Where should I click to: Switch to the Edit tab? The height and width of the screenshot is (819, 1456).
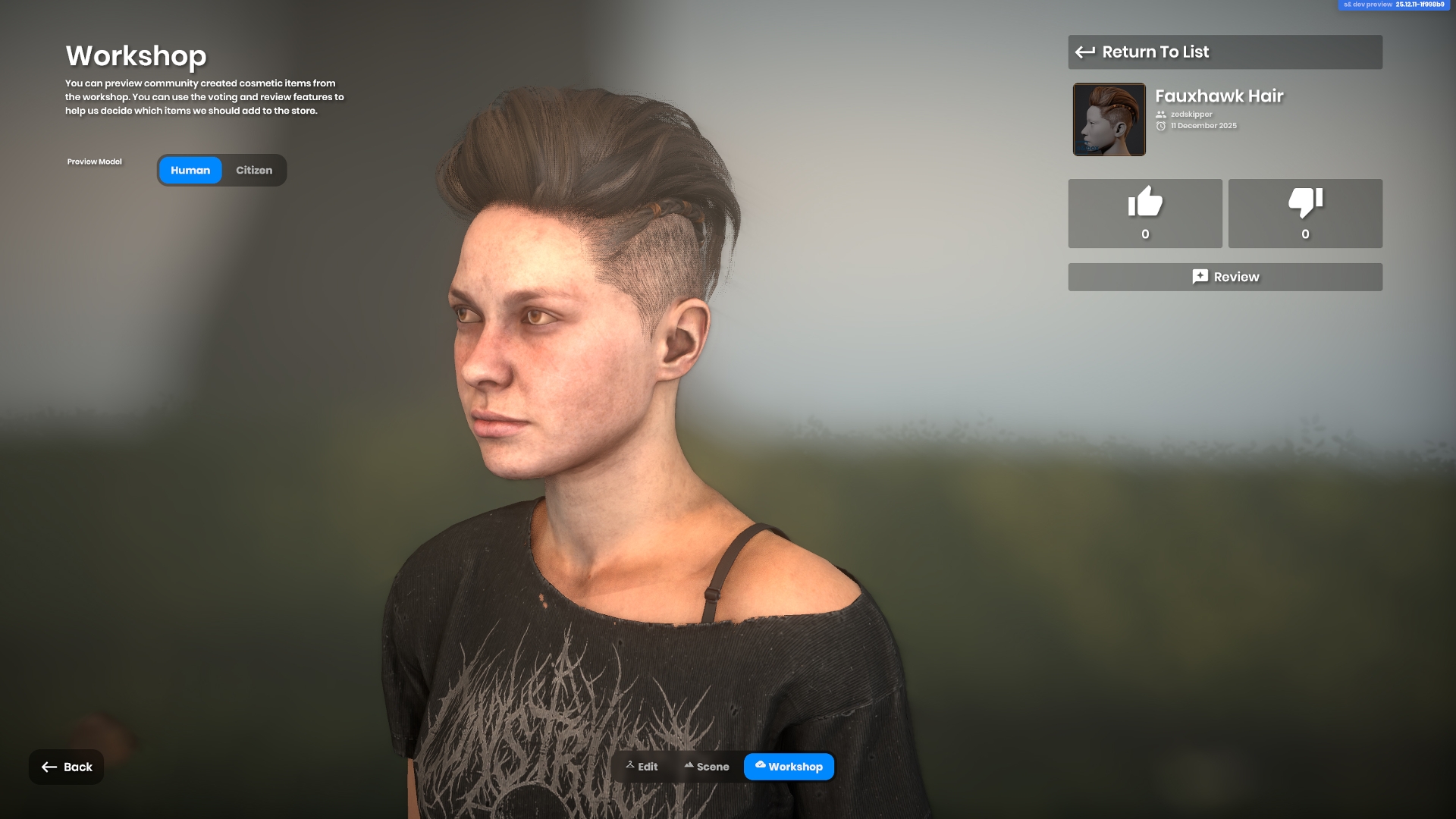point(642,767)
